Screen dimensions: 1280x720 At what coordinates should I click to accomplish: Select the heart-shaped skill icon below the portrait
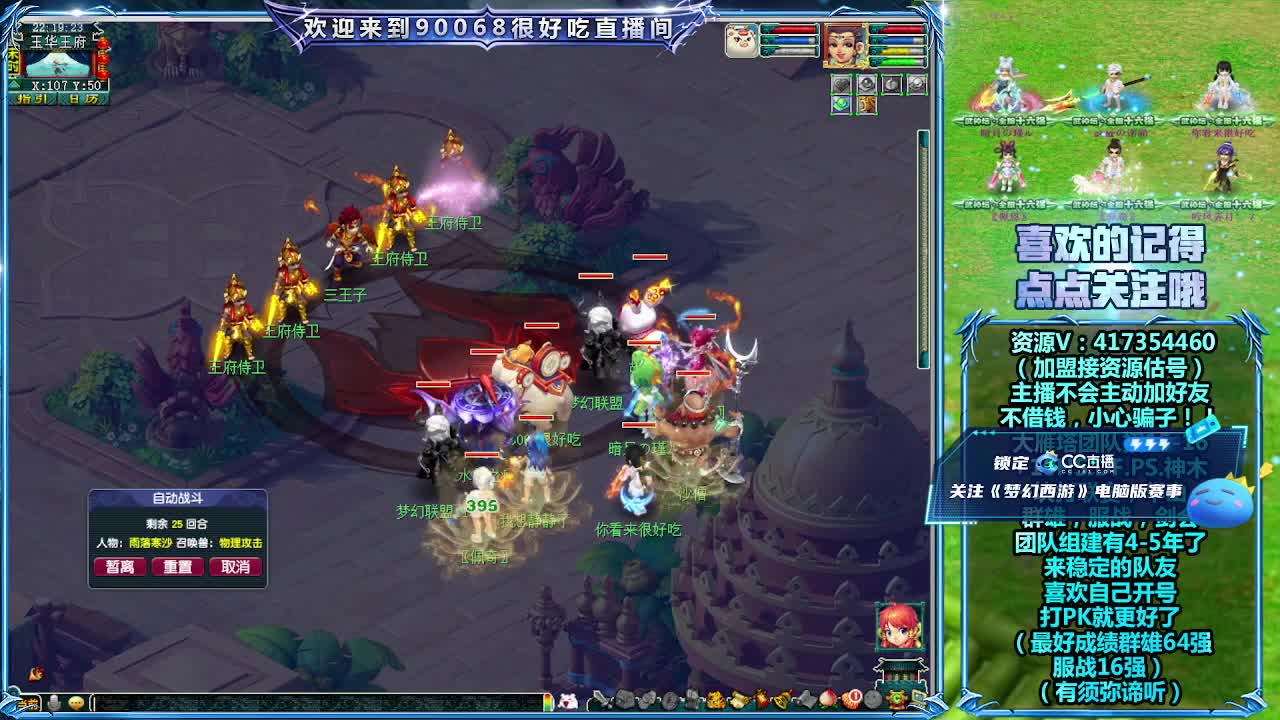(x=842, y=84)
